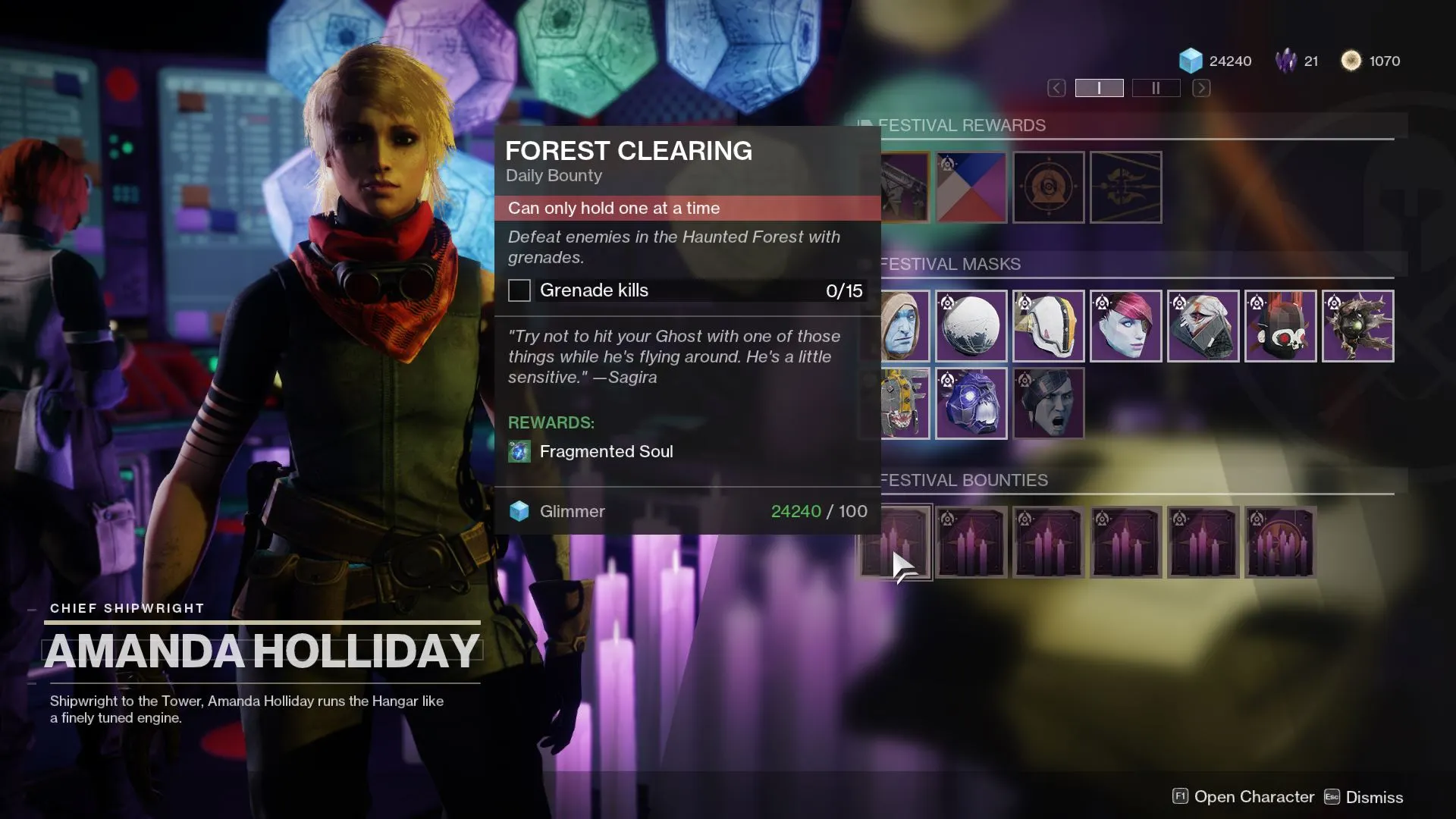Choose the spiky dark orb mask
This screenshot has width=1456, height=819.
pyautogui.click(x=1358, y=326)
